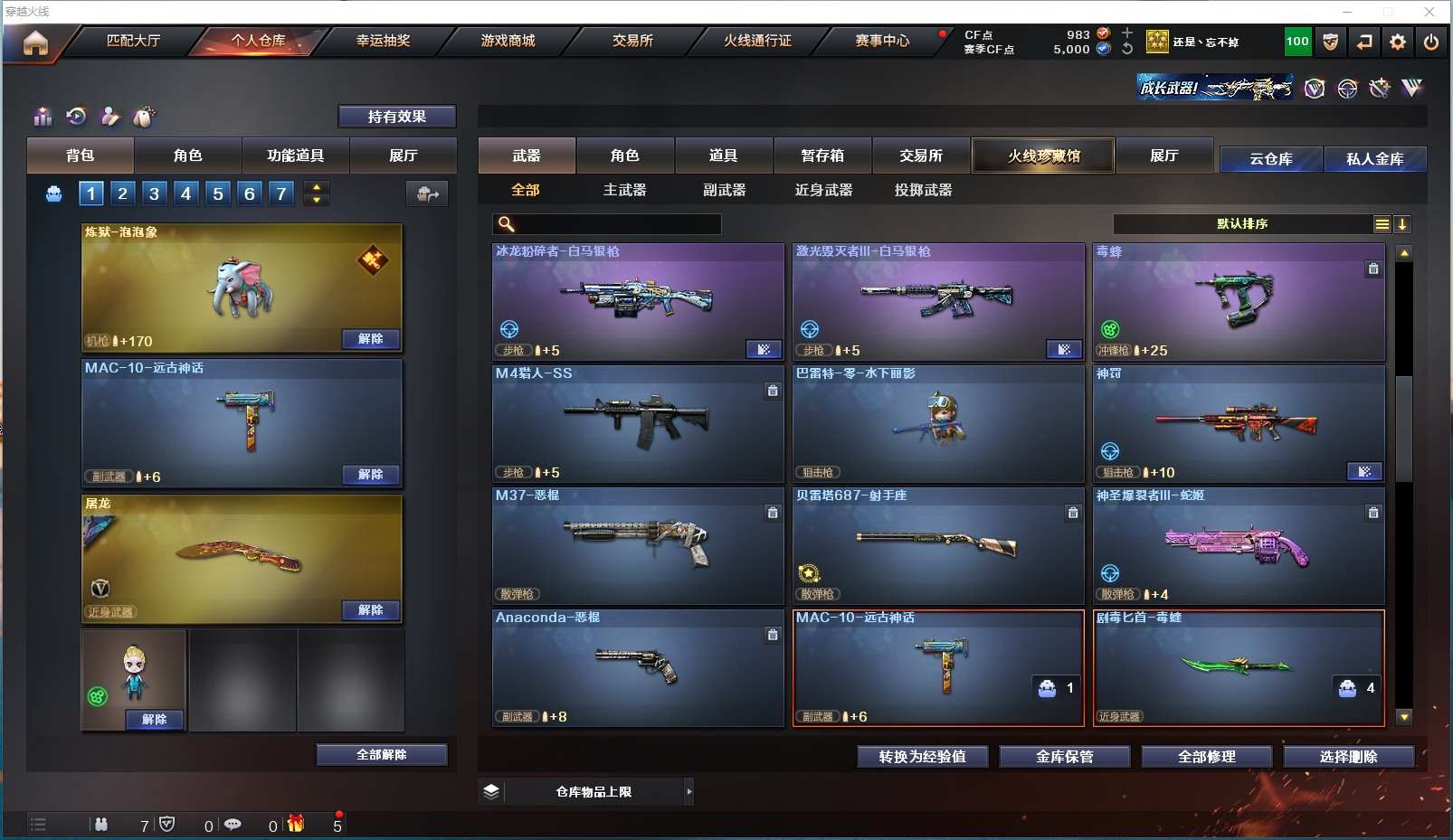
Task: Open the 幸运抽奖 lucky draw page
Action: tap(383, 41)
